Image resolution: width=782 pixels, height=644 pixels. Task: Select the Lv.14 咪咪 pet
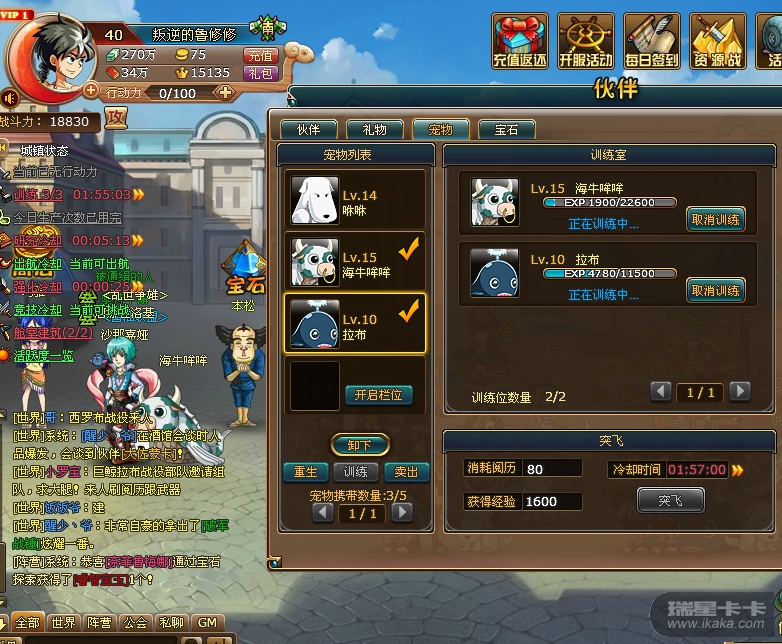pyautogui.click(x=356, y=200)
